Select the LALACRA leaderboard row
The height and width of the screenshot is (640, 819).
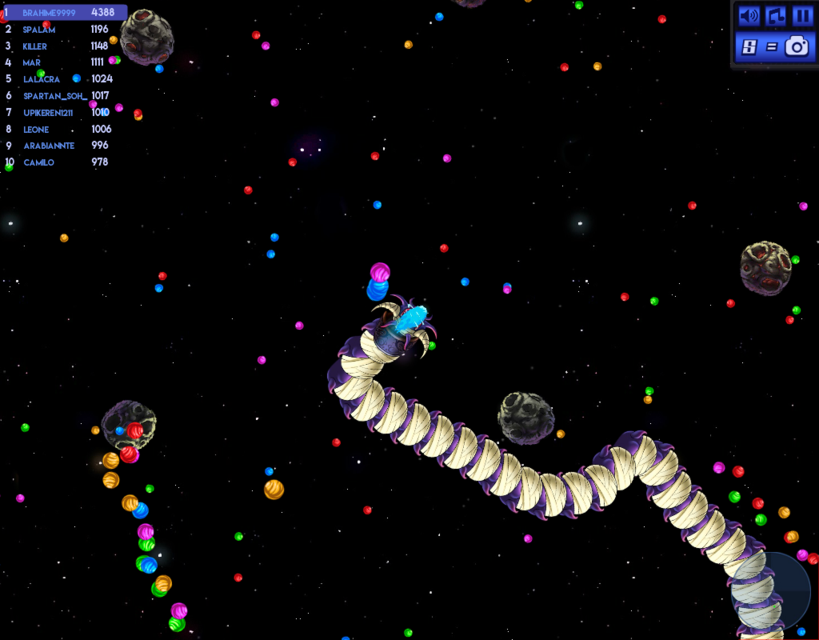62,79
